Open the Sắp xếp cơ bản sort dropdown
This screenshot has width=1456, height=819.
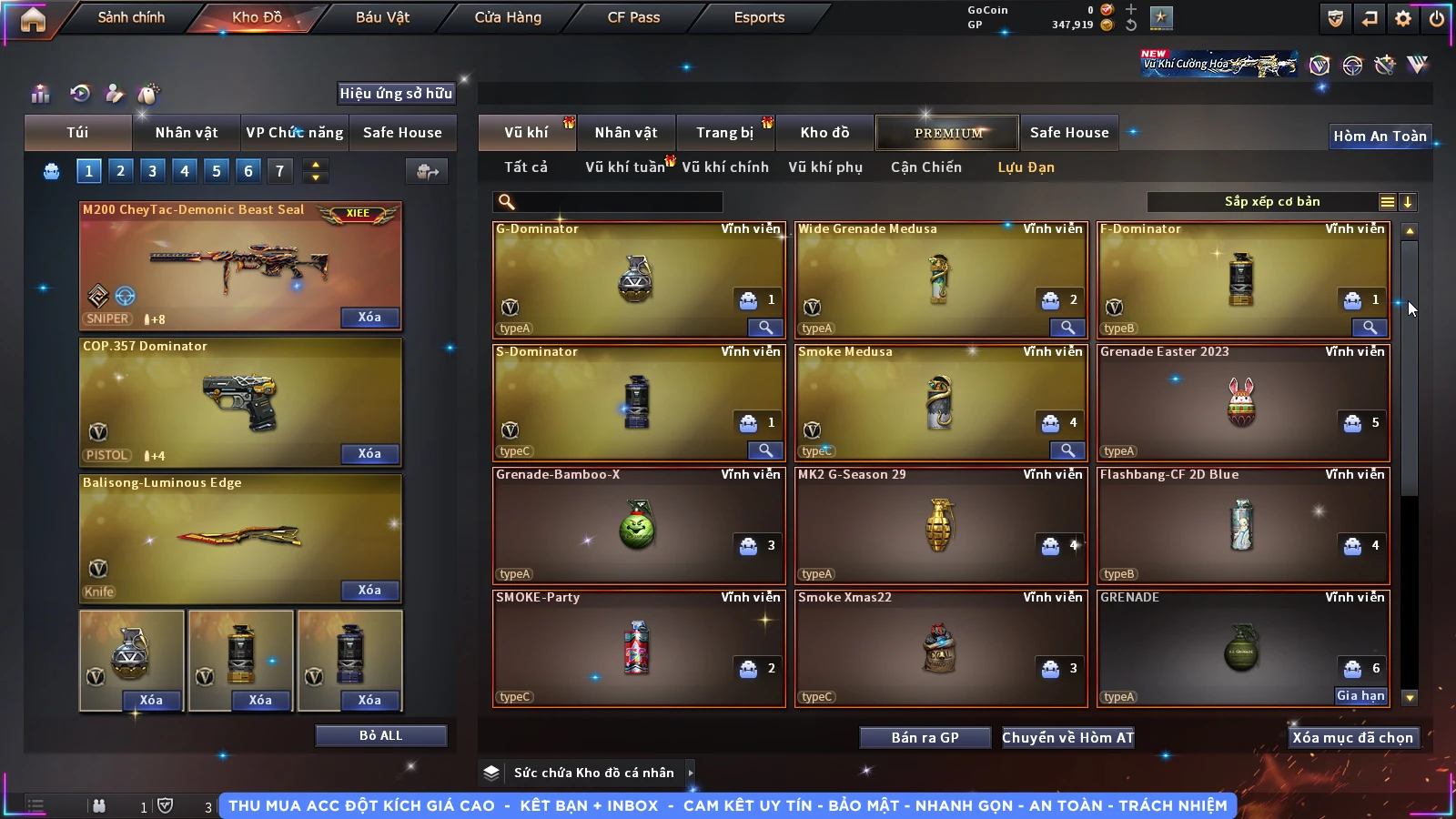coord(1271,202)
